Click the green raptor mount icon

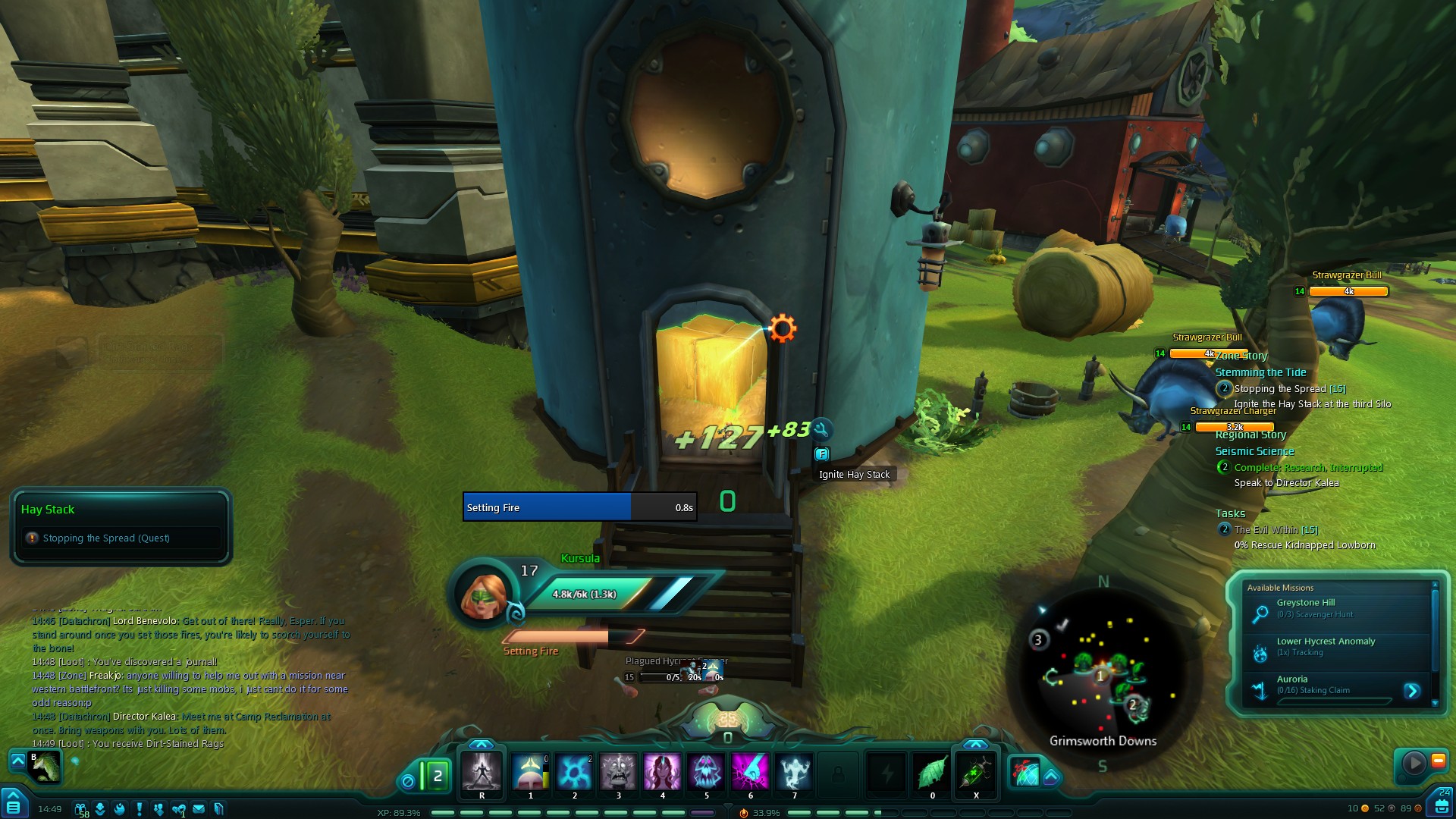(x=45, y=767)
